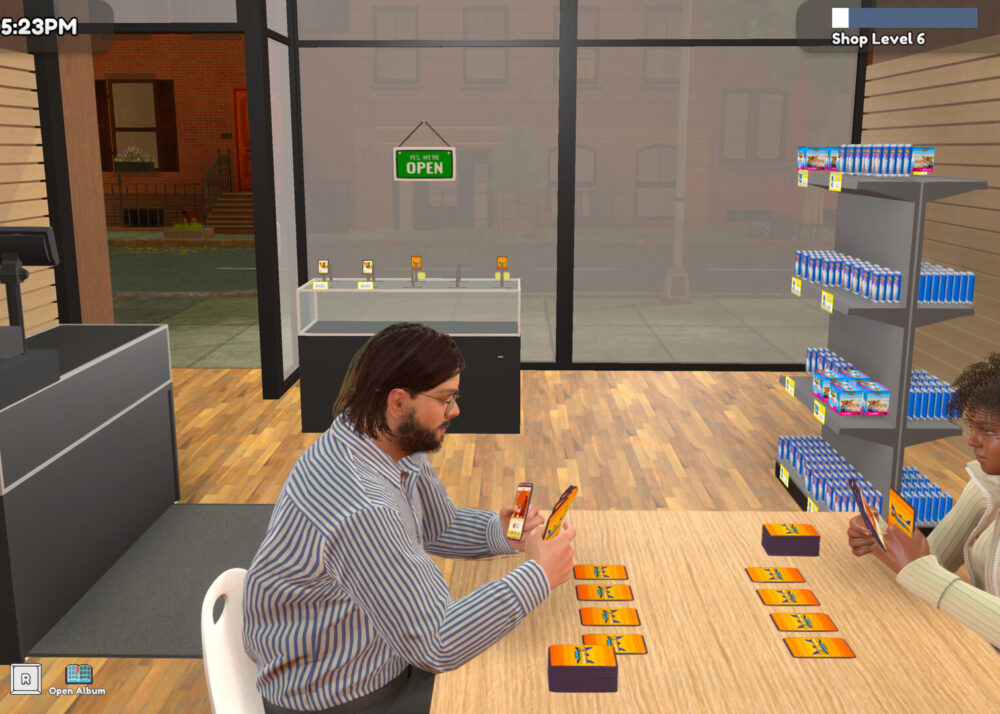Image resolution: width=1000 pixels, height=714 pixels.
Task: Open the card album icon
Action: [78, 675]
